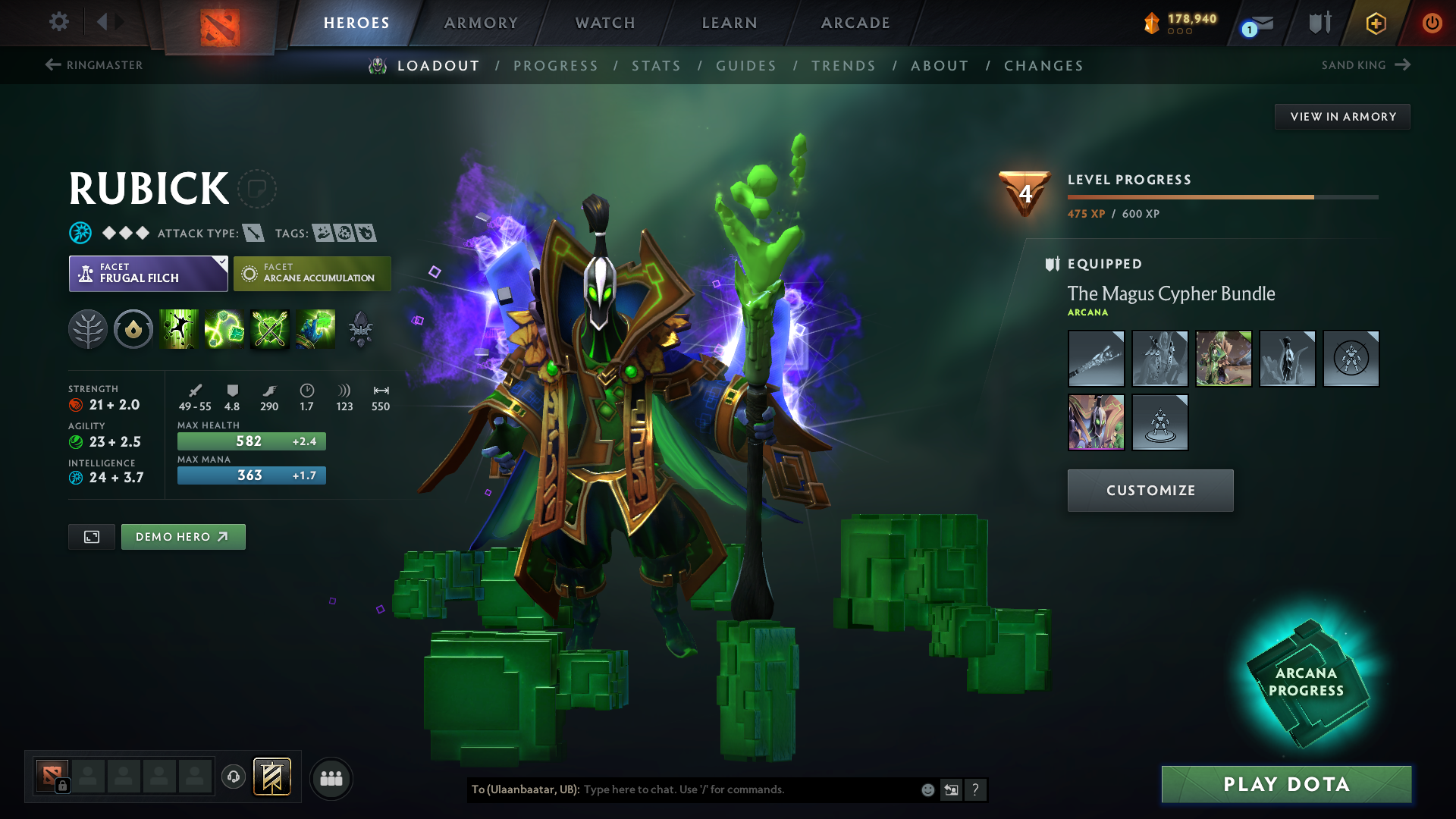The image size is (1456, 819).
Task: Click the gold plus store icon in top bar
Action: 1376,23
